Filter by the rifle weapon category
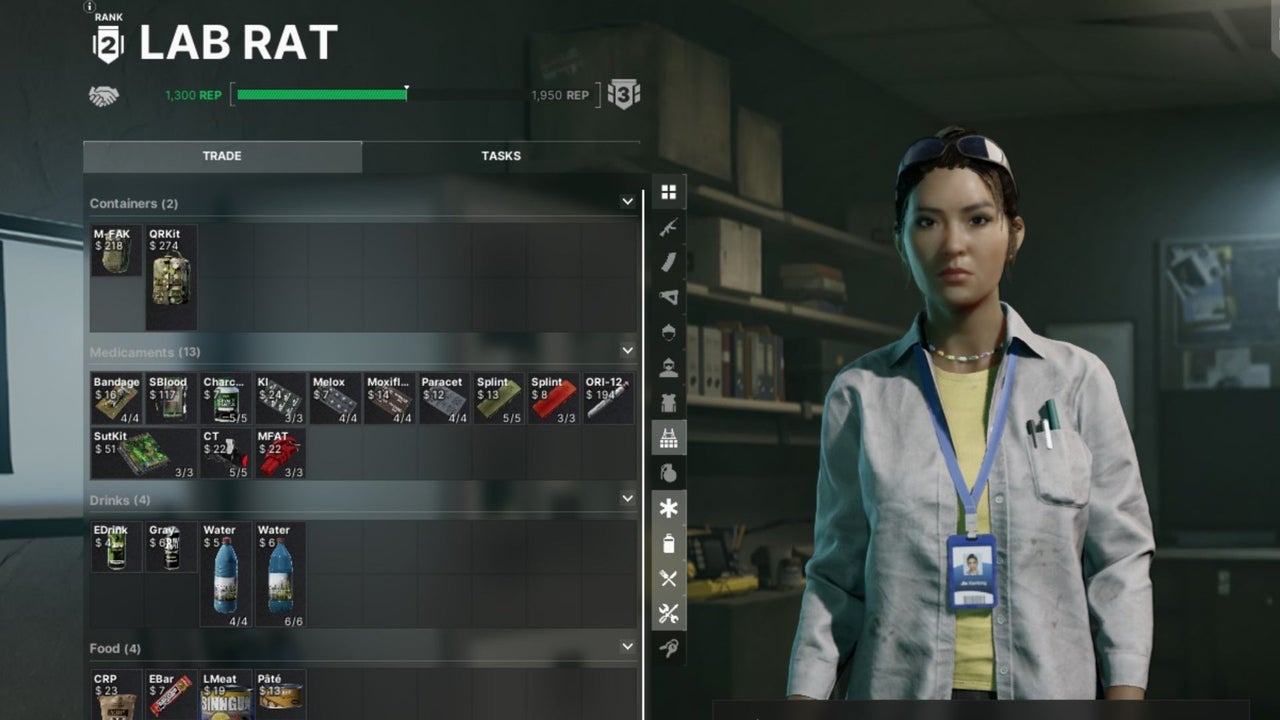The image size is (1280, 720). [x=668, y=228]
